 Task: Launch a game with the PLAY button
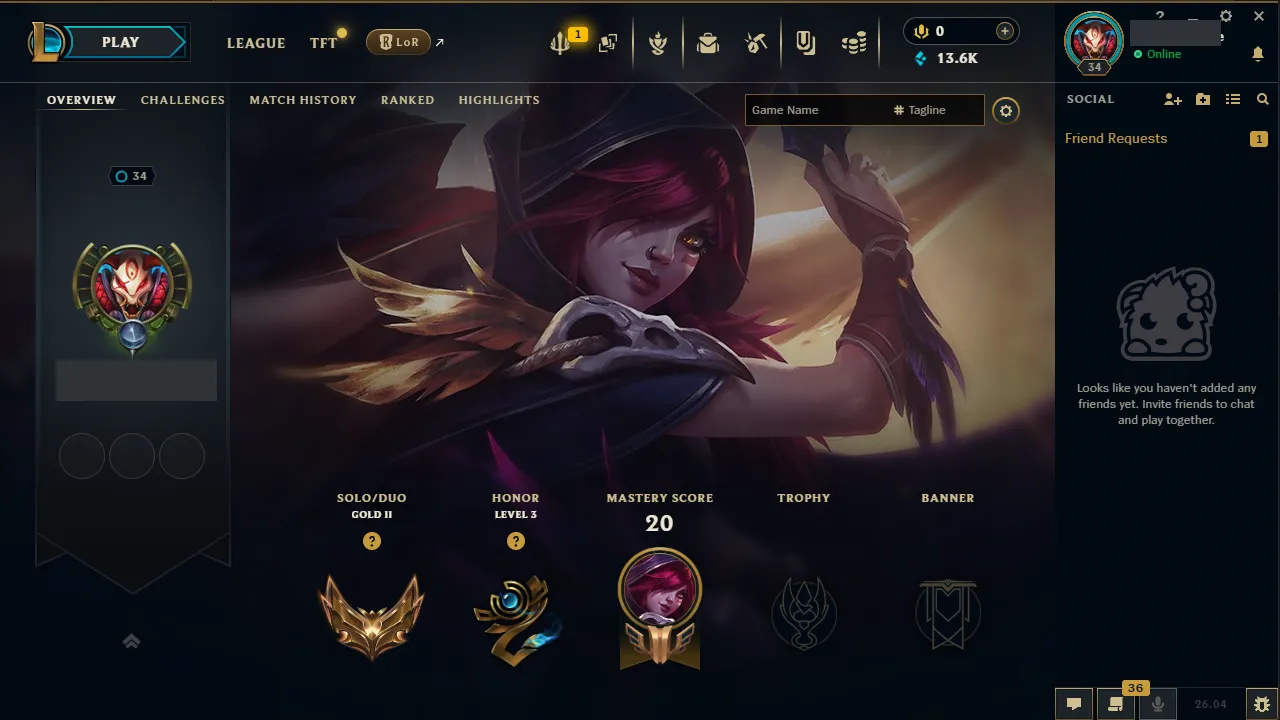[119, 42]
